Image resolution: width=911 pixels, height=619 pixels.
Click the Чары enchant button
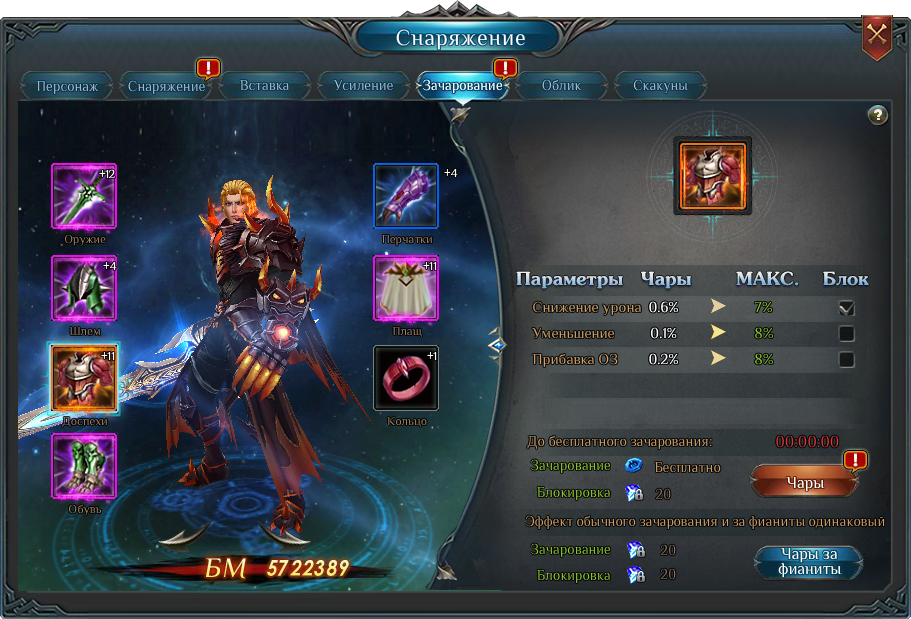[x=805, y=483]
